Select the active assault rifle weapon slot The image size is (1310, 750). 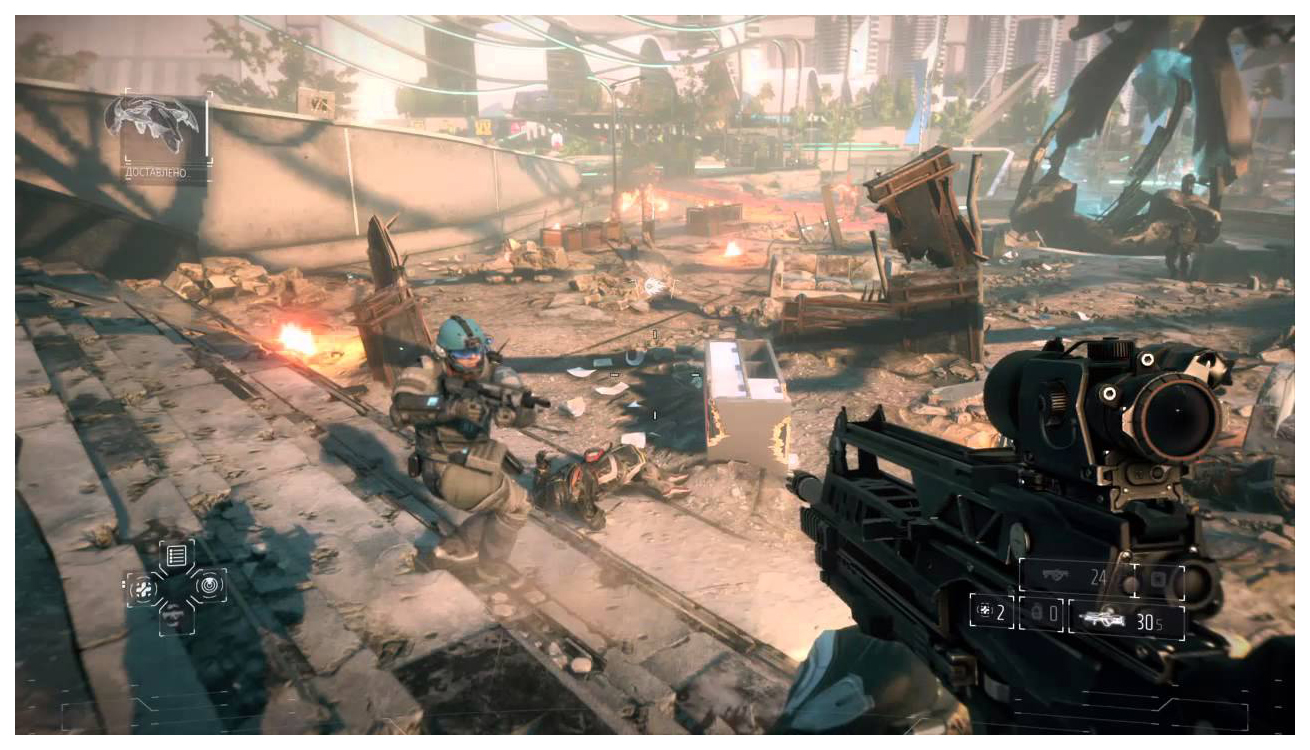point(1124,618)
